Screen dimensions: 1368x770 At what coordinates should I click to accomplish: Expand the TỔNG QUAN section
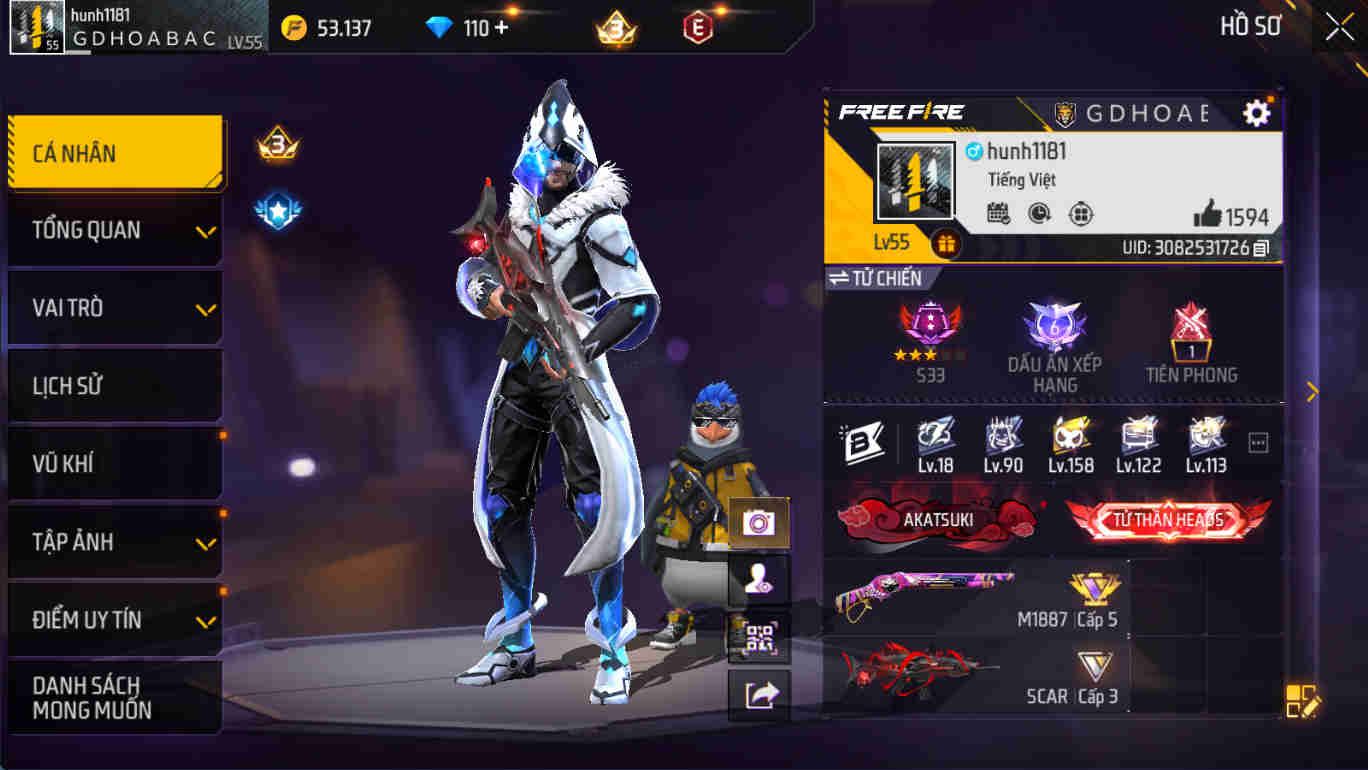click(115, 230)
